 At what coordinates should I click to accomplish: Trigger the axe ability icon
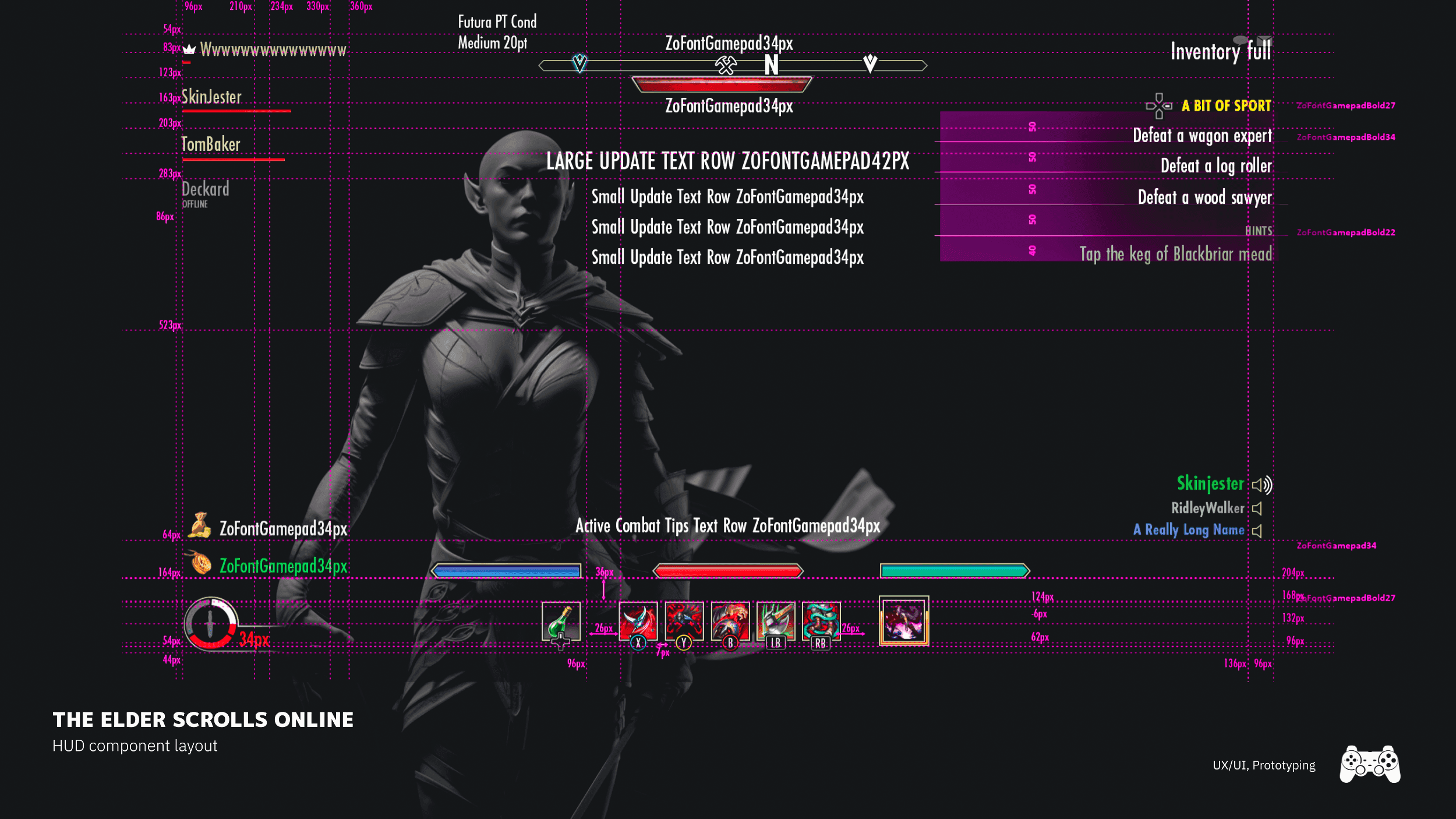tap(775, 620)
